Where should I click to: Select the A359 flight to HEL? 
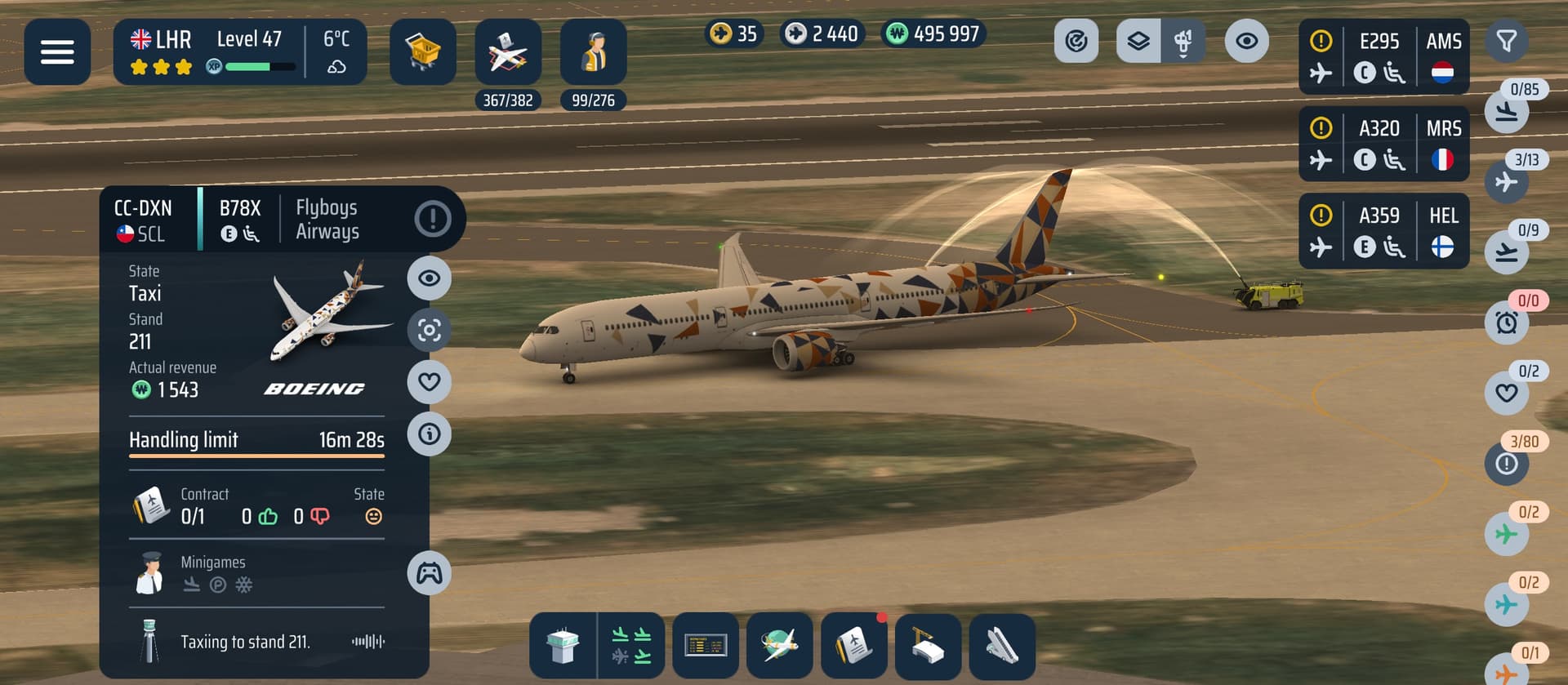tap(1383, 232)
